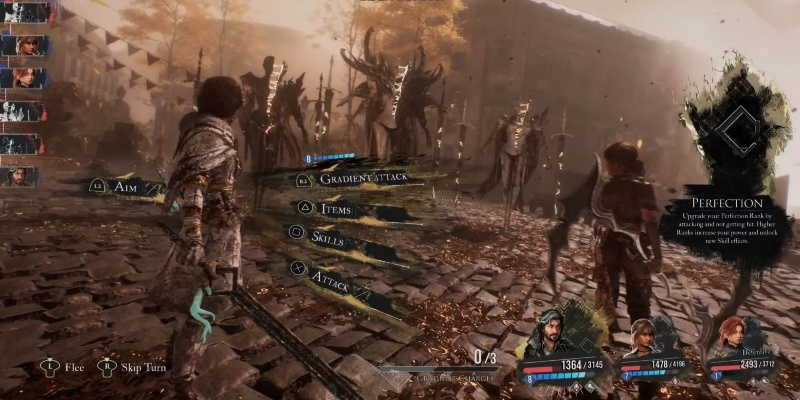
Task: Click the Perfection rank emblem
Action: pos(735,128)
